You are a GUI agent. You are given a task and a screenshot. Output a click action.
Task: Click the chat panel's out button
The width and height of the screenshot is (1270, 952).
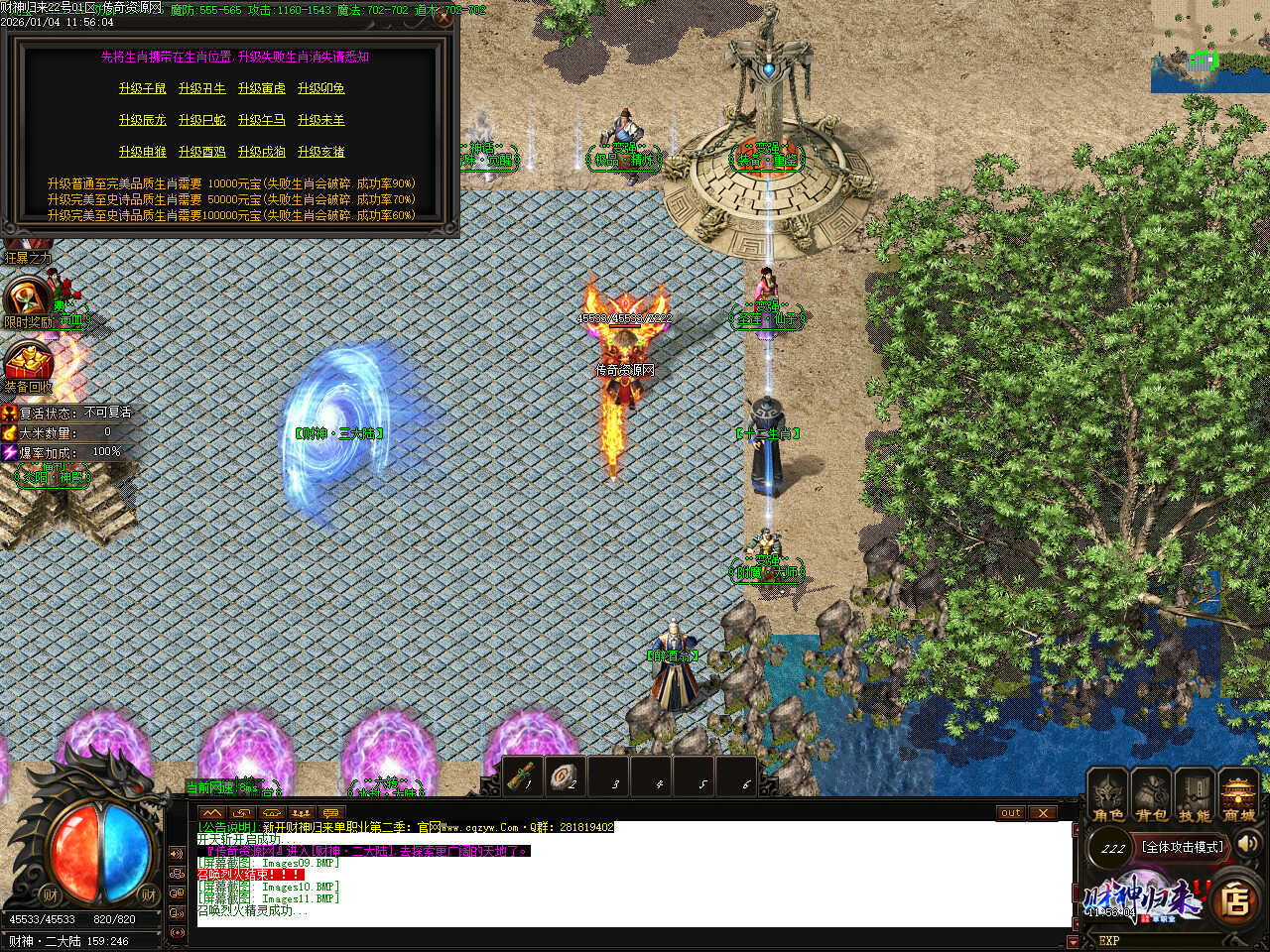1010,813
